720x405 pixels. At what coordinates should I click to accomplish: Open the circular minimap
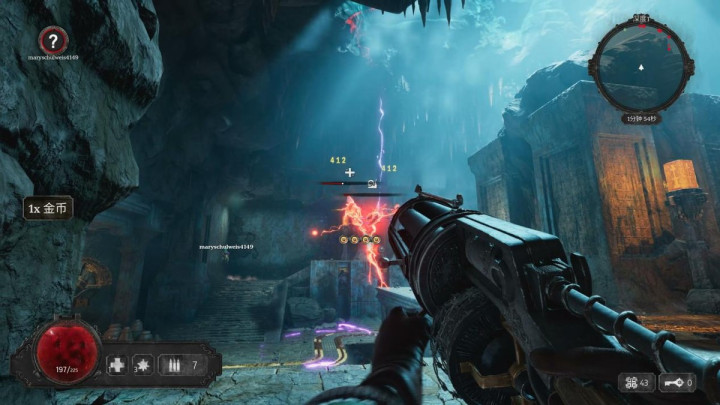(640, 67)
